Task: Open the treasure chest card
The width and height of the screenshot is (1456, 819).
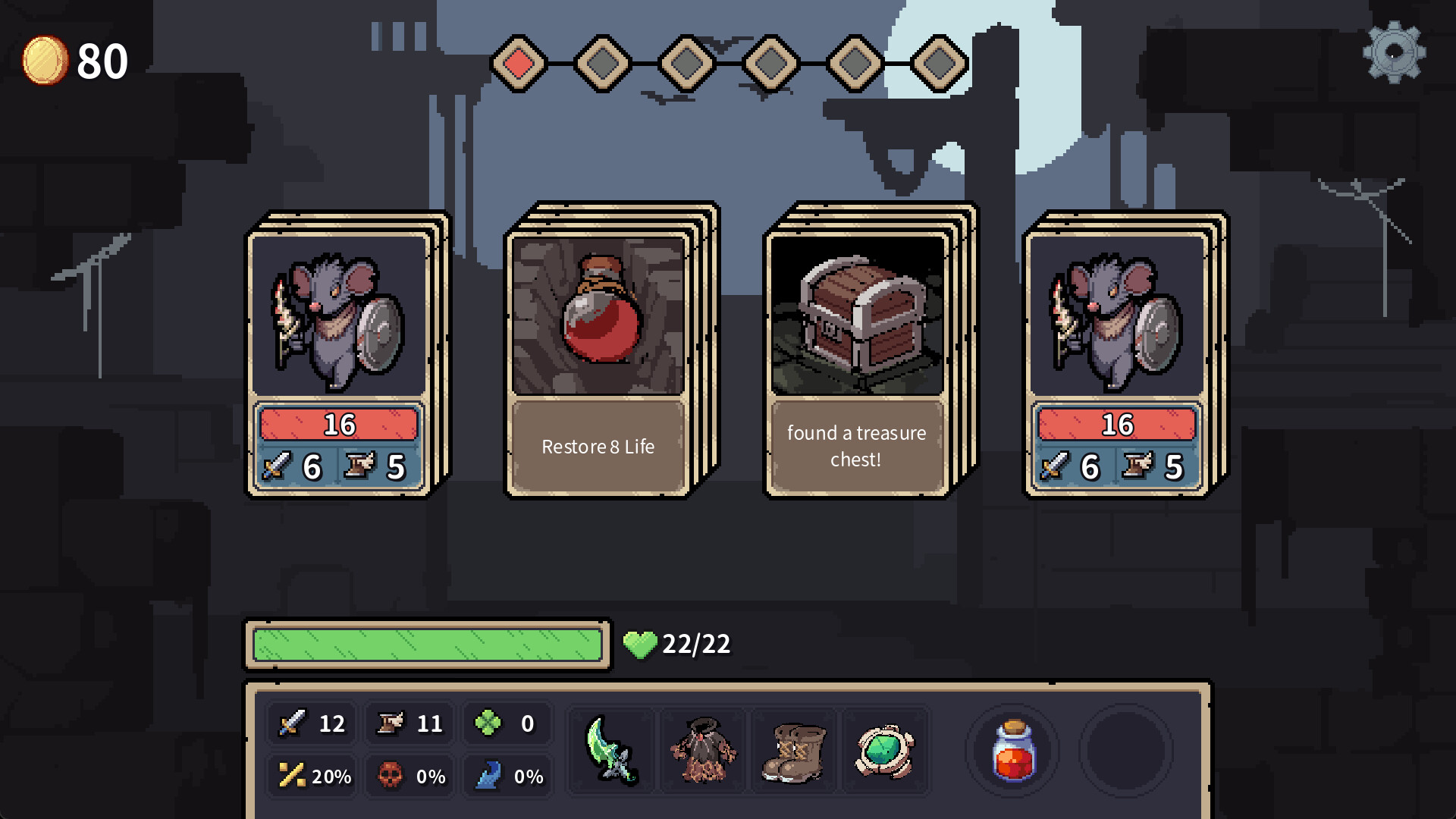Action: click(855, 349)
